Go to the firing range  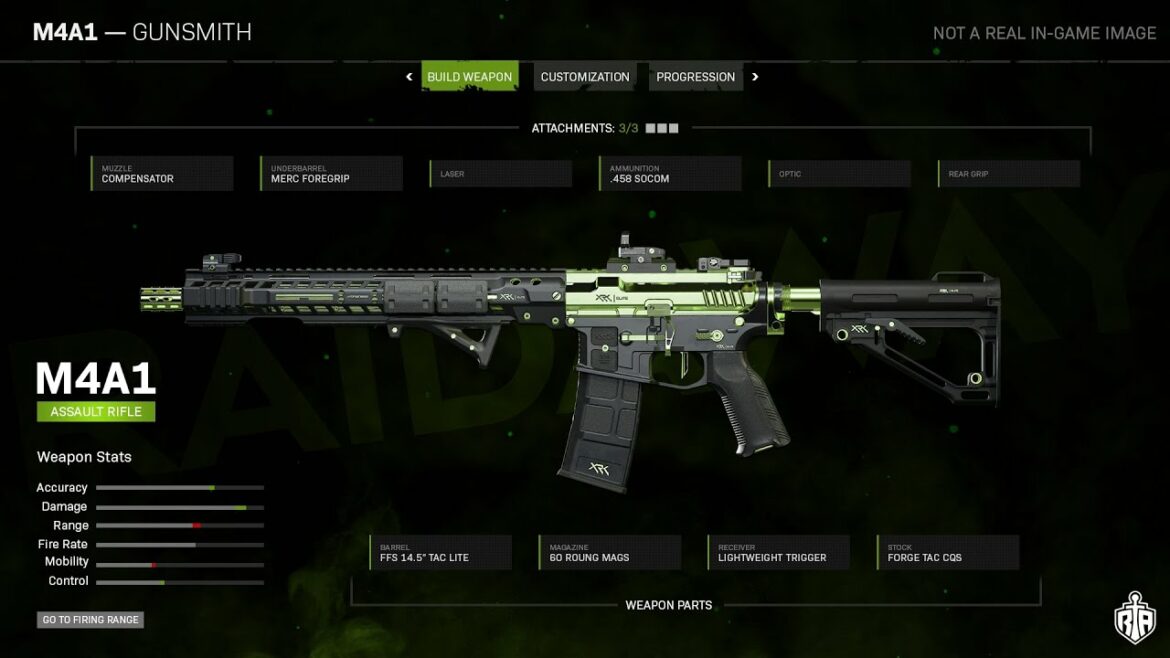pyautogui.click(x=90, y=620)
